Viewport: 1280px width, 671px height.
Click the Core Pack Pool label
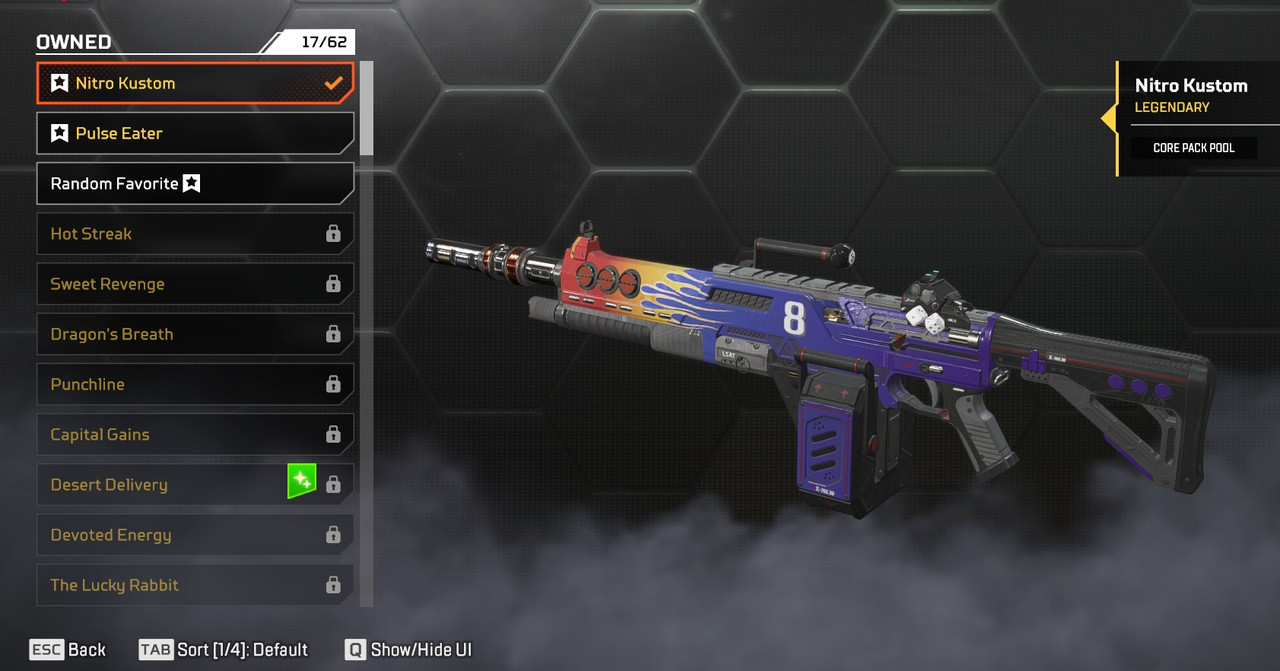click(x=1193, y=148)
